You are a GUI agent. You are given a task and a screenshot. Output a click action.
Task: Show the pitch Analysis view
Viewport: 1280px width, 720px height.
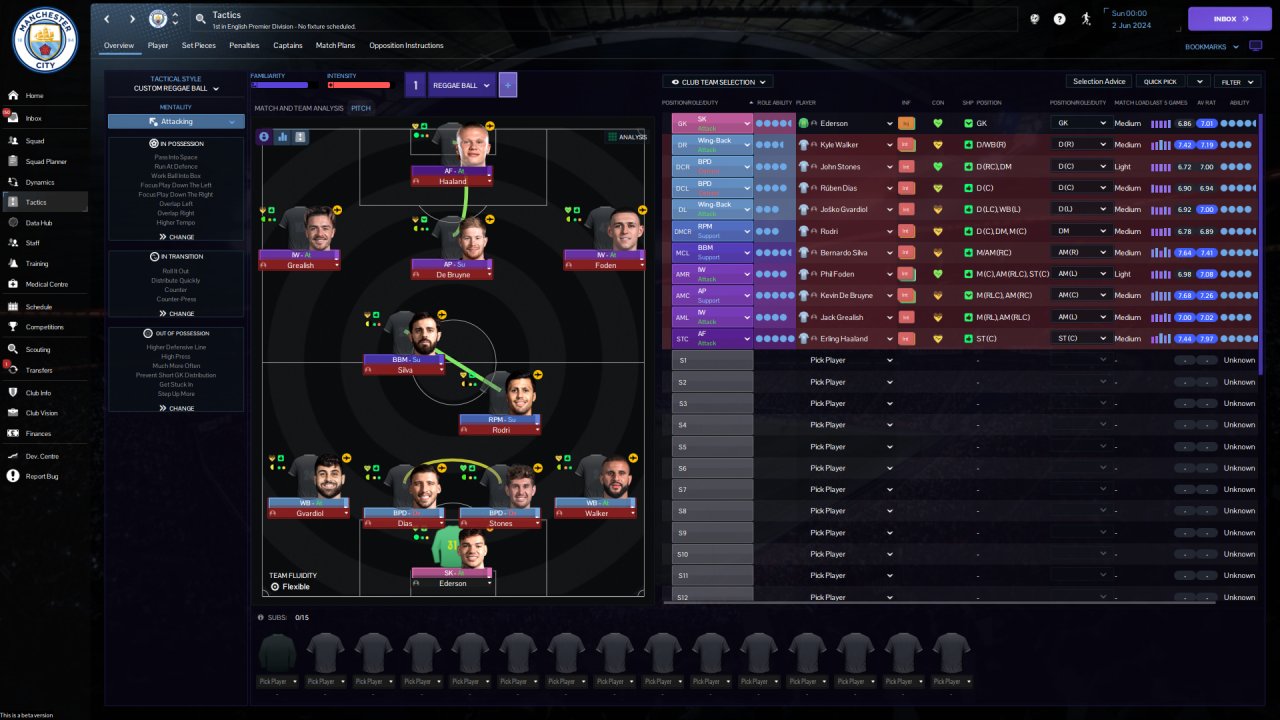tap(627, 137)
